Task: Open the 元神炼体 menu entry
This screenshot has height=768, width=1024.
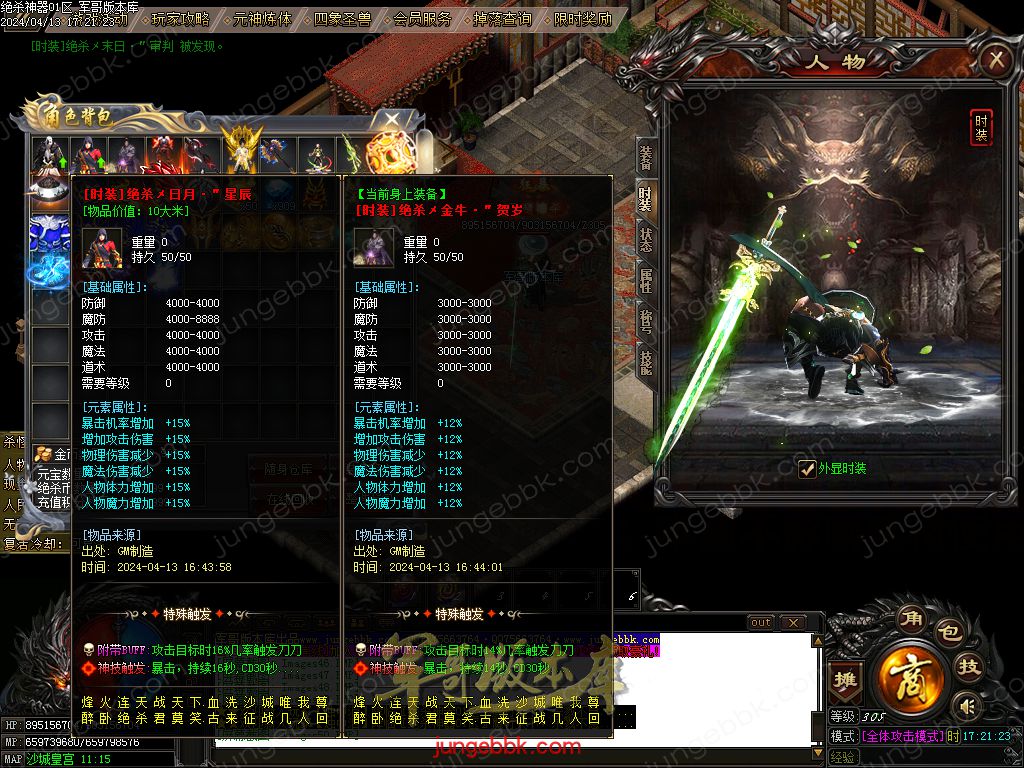Action: pyautogui.click(x=262, y=18)
